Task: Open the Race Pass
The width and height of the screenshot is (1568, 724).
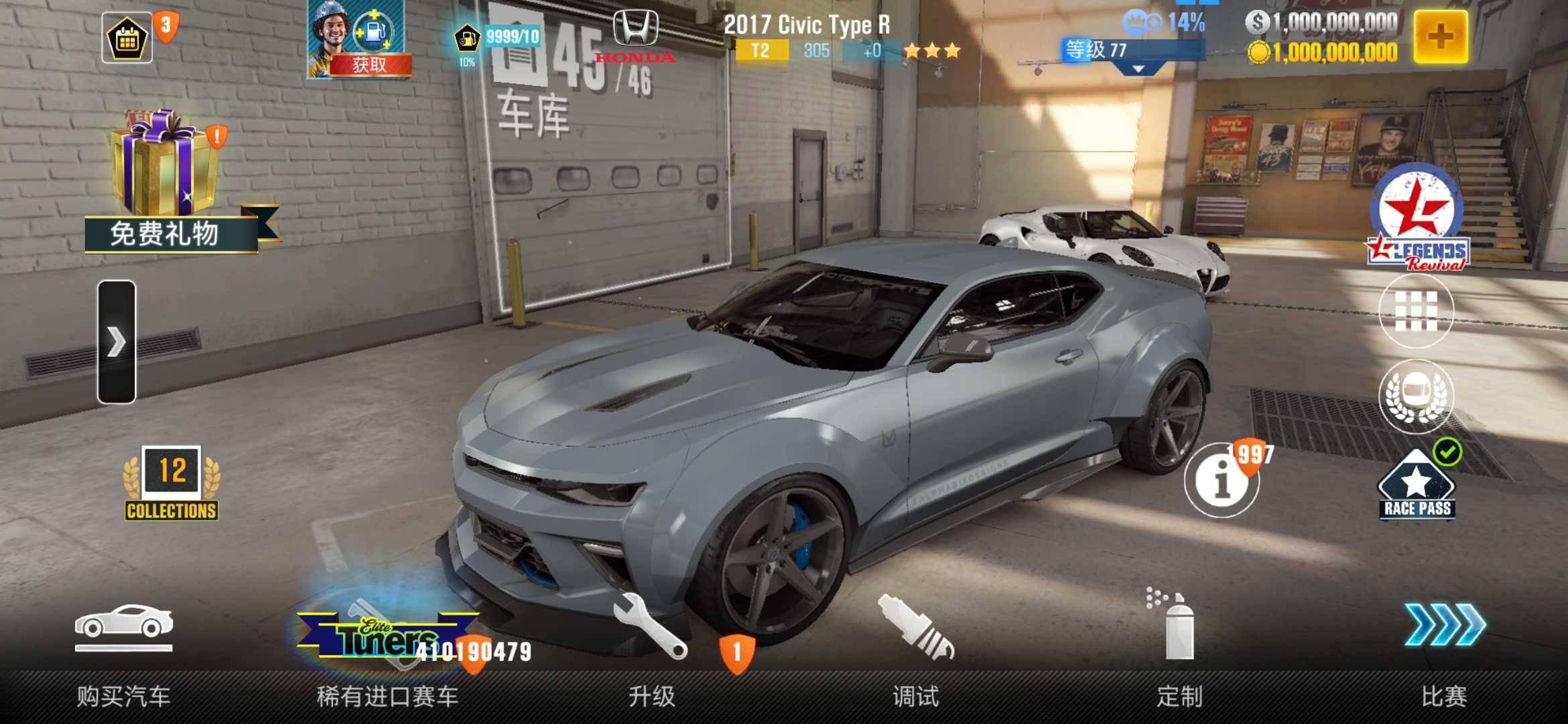Action: 1417,486
